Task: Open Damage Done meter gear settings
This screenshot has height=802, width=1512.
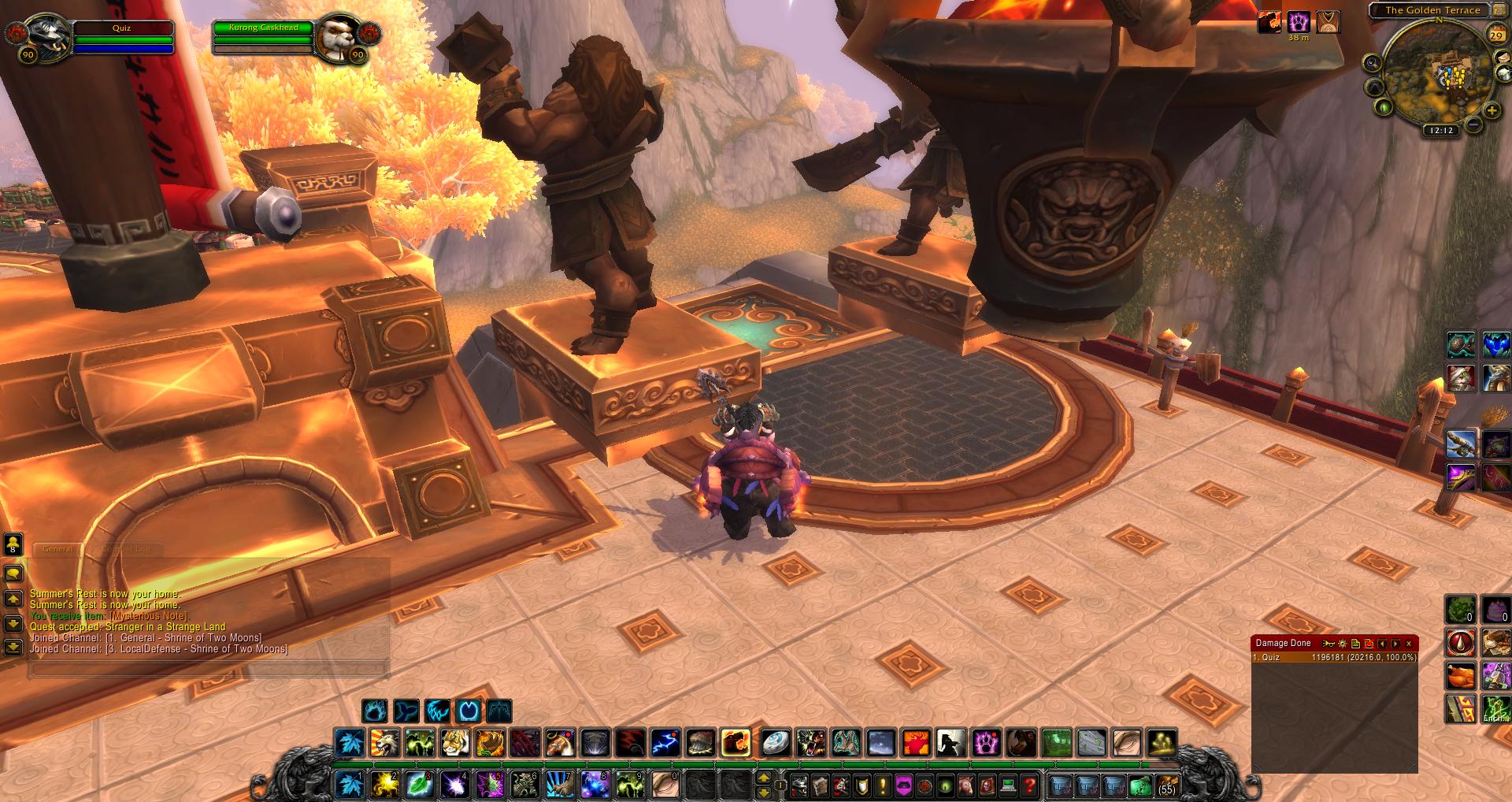Action: [x=1343, y=644]
